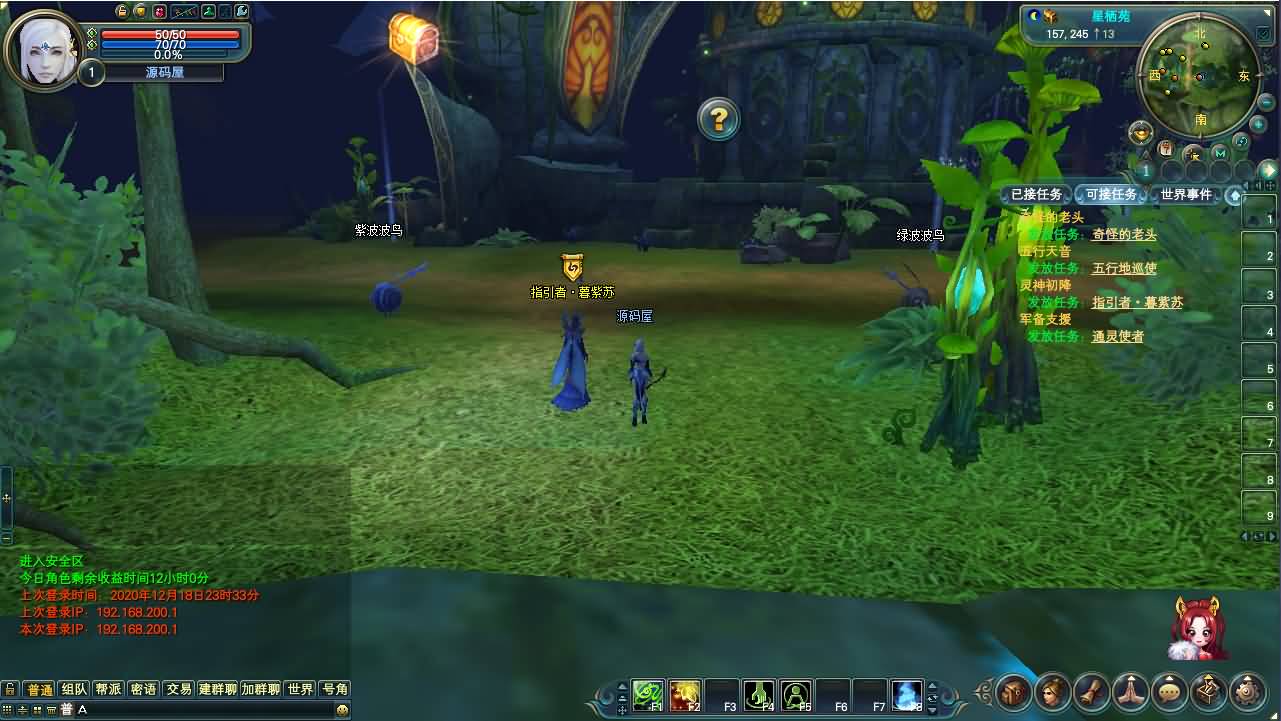Viewport: 1281px width, 721px height.
Task: Toggle the padlock UI lock icon
Action: (122, 11)
